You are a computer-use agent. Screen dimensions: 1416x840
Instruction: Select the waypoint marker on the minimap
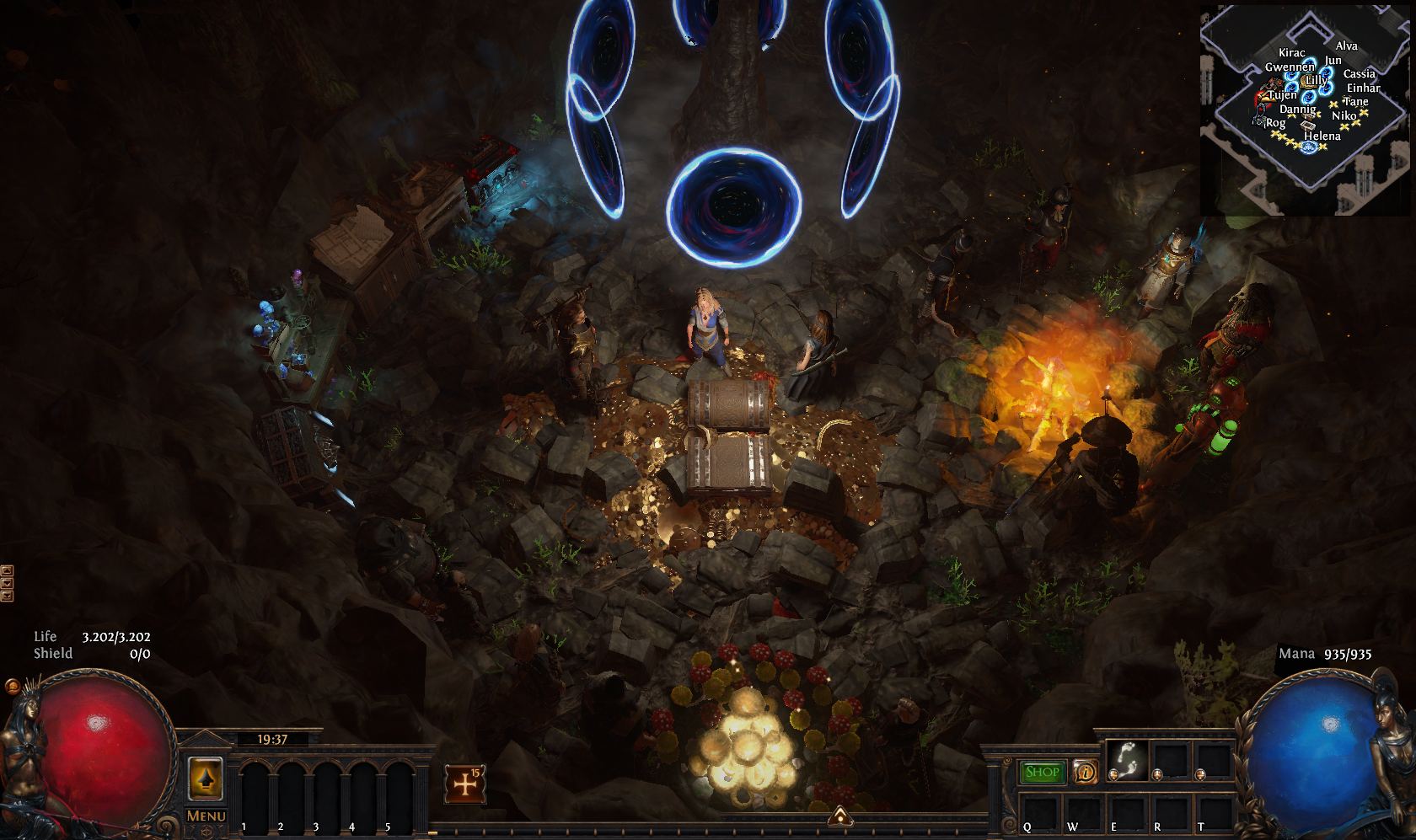click(1308, 147)
